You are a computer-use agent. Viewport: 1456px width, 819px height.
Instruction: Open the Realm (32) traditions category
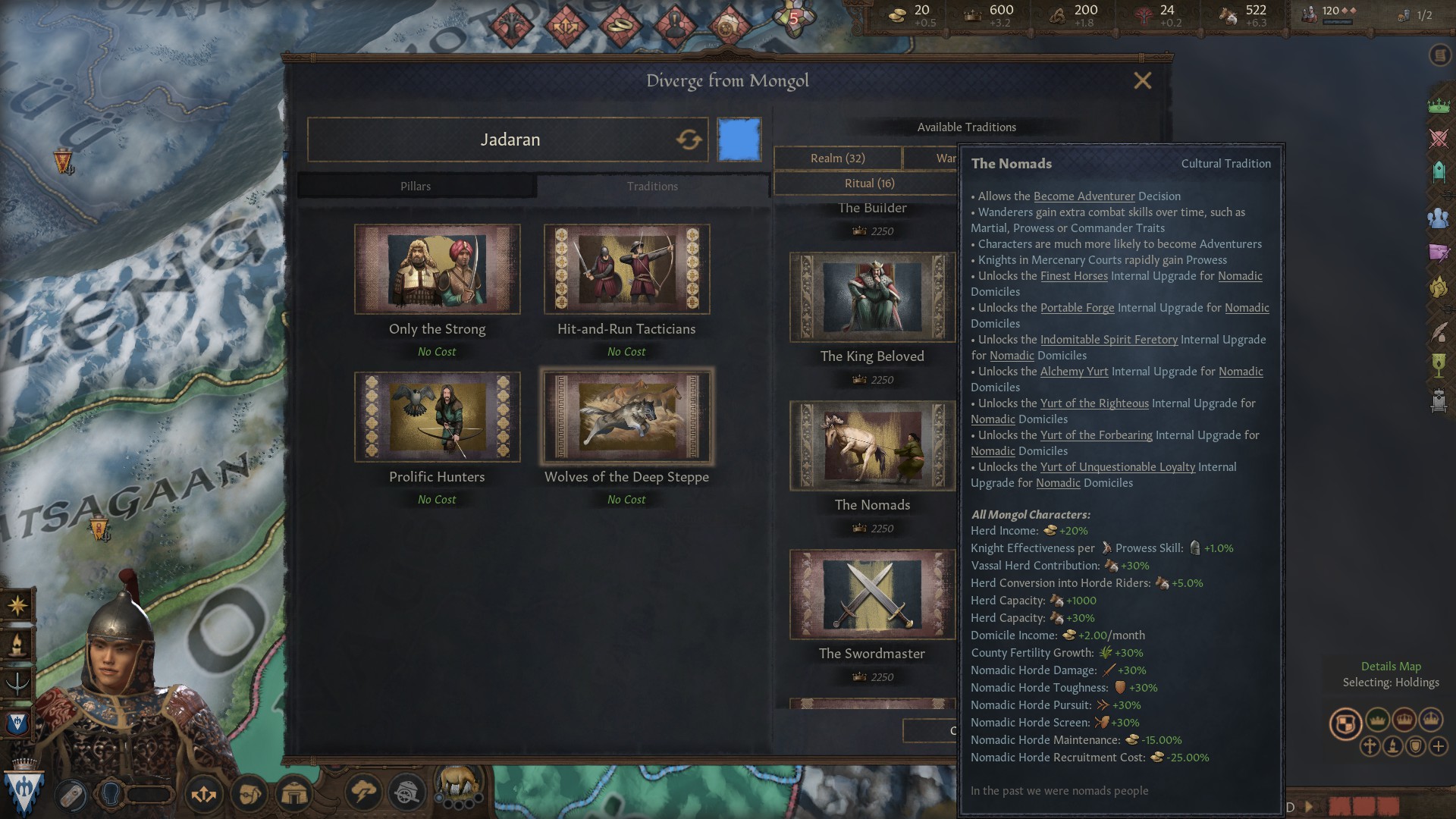[x=837, y=158]
